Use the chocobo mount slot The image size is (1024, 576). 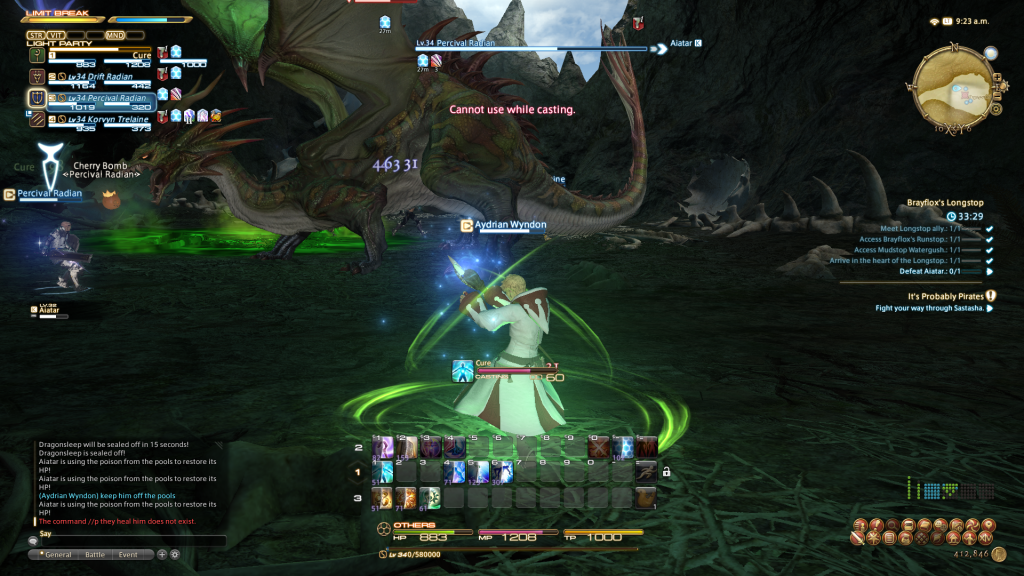point(646,496)
